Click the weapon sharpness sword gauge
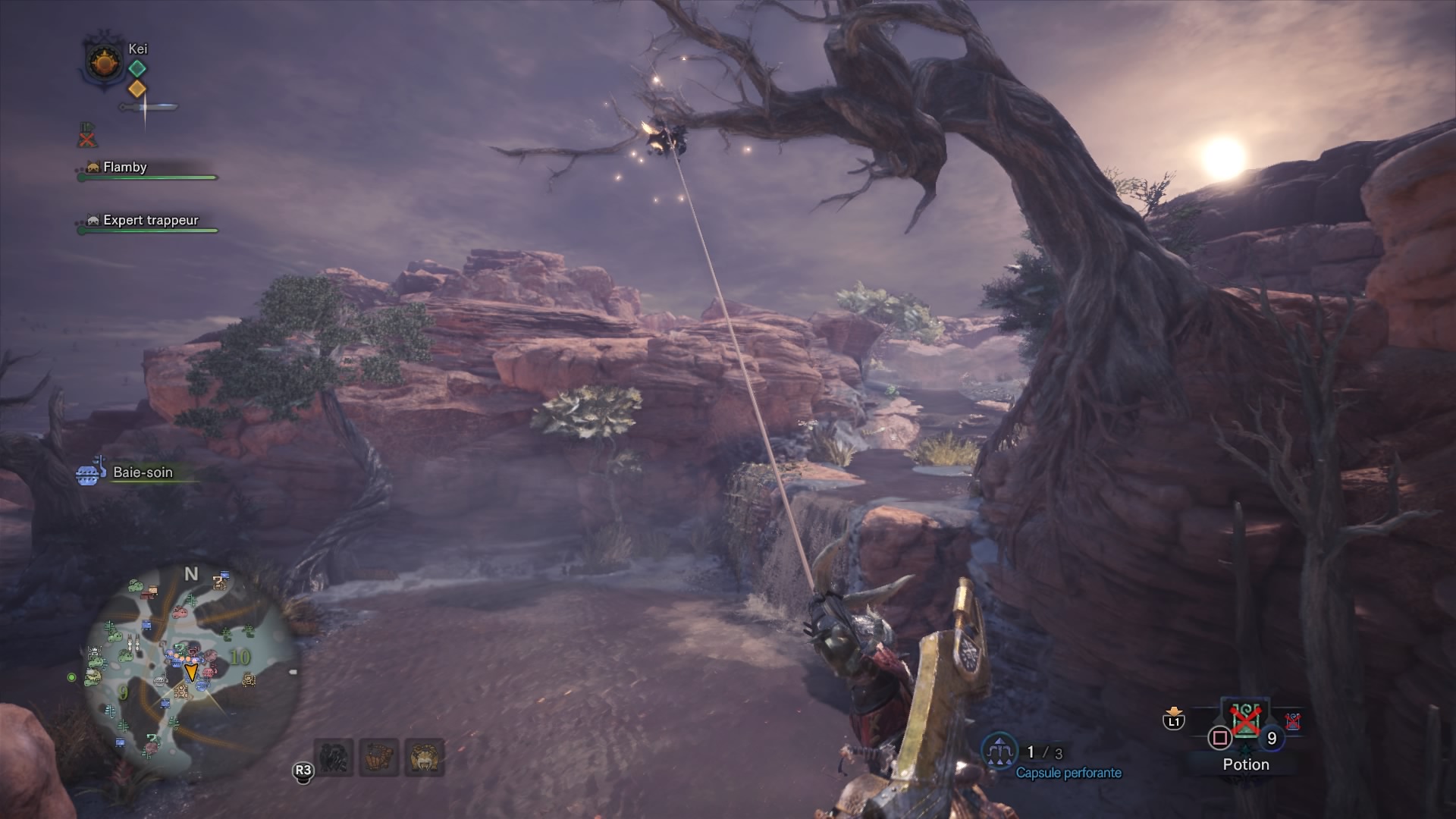 click(149, 108)
